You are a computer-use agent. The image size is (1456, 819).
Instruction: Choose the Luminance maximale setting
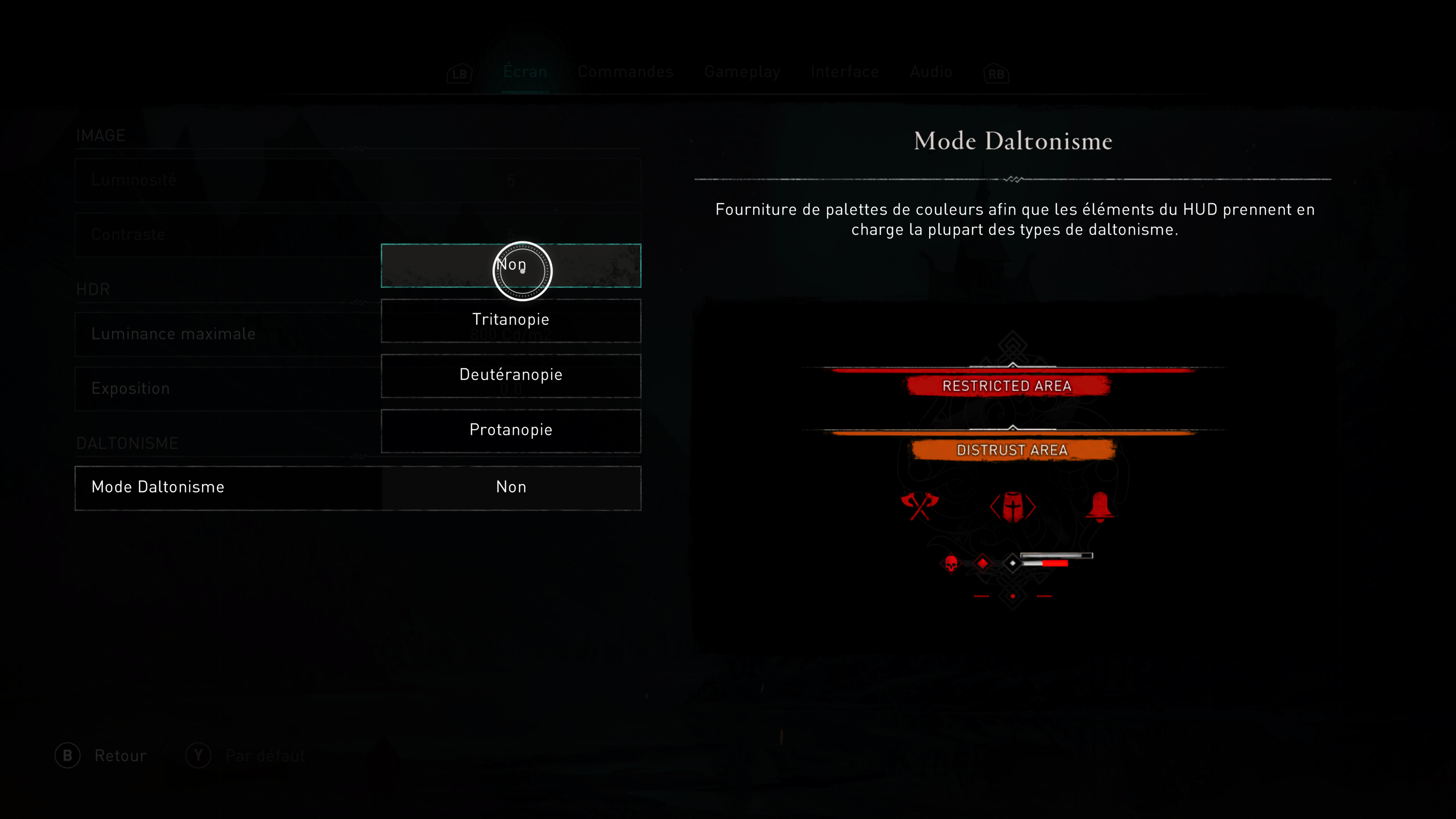click(226, 334)
